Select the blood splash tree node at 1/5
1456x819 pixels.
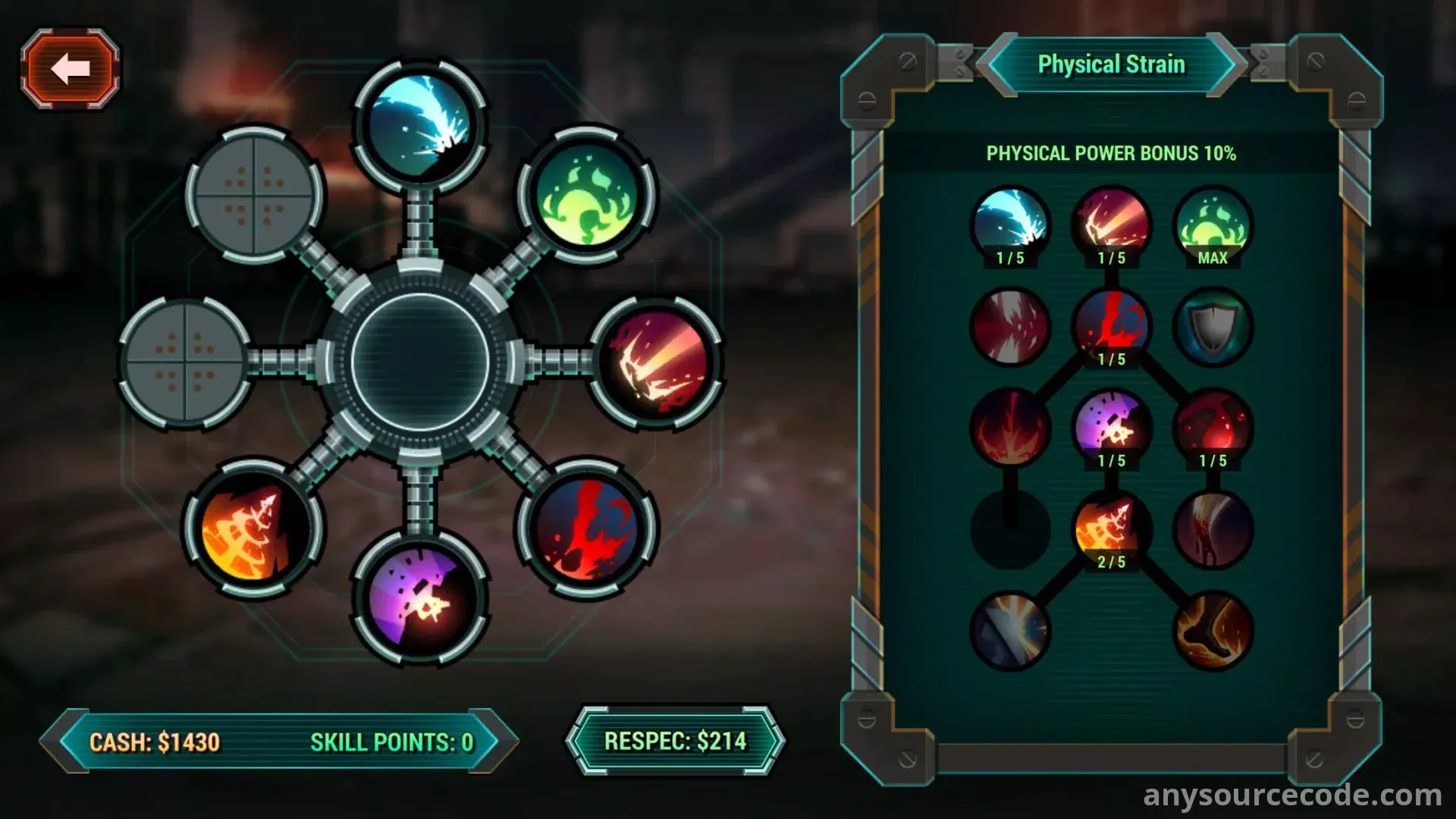point(1111,327)
